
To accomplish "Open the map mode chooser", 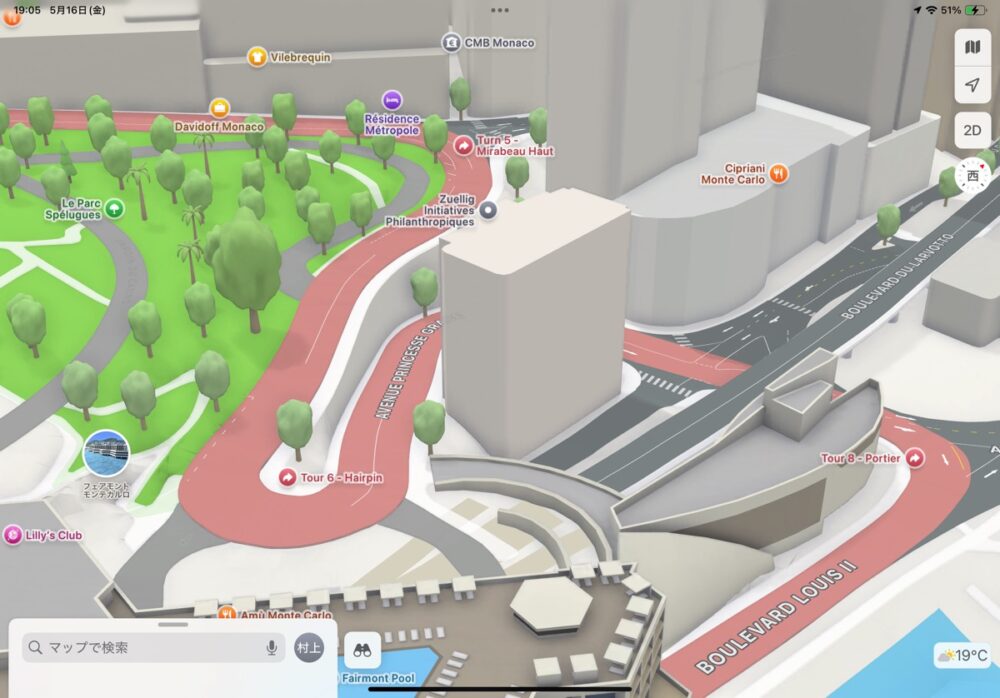I will 971,47.
